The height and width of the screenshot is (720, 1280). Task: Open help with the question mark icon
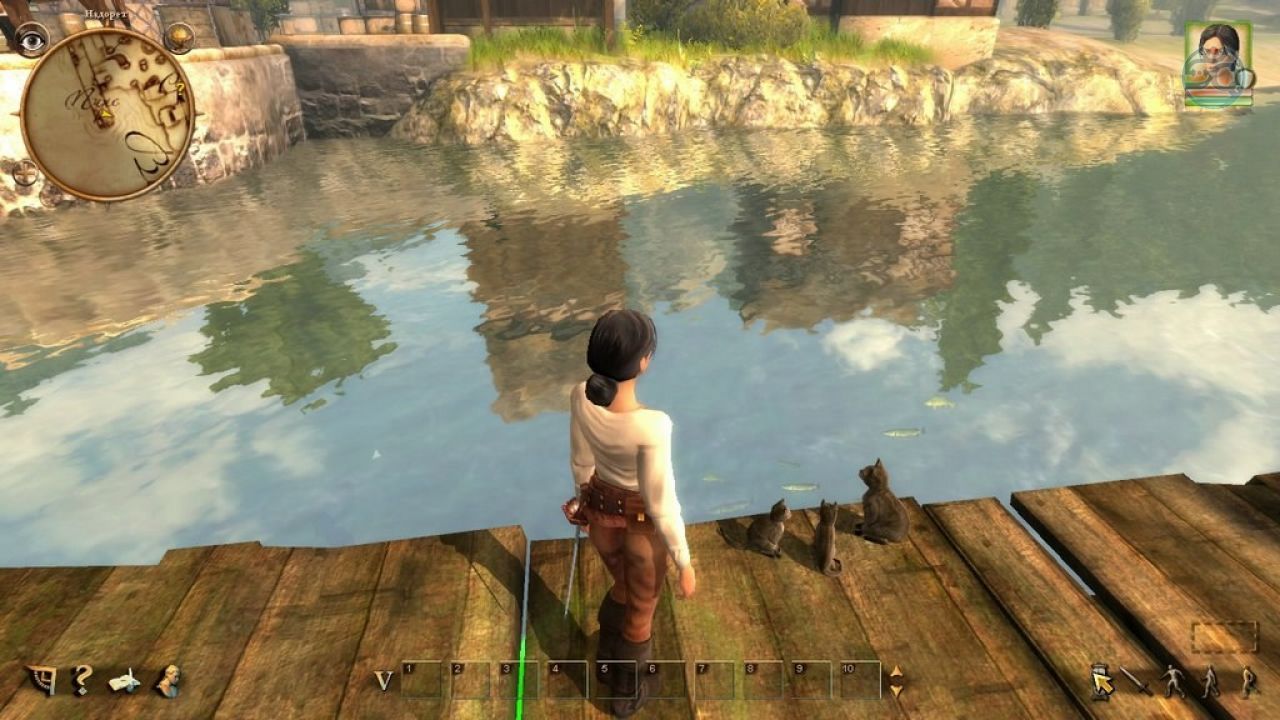[82, 680]
